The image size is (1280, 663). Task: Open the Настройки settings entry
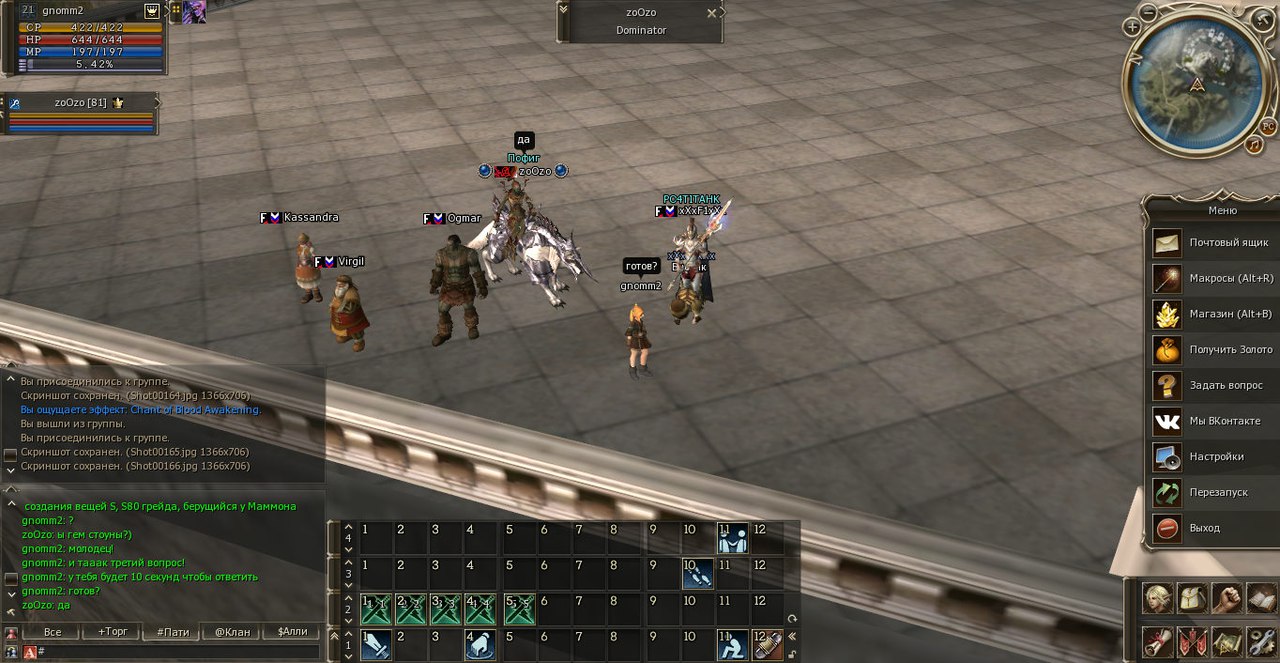coord(1210,457)
